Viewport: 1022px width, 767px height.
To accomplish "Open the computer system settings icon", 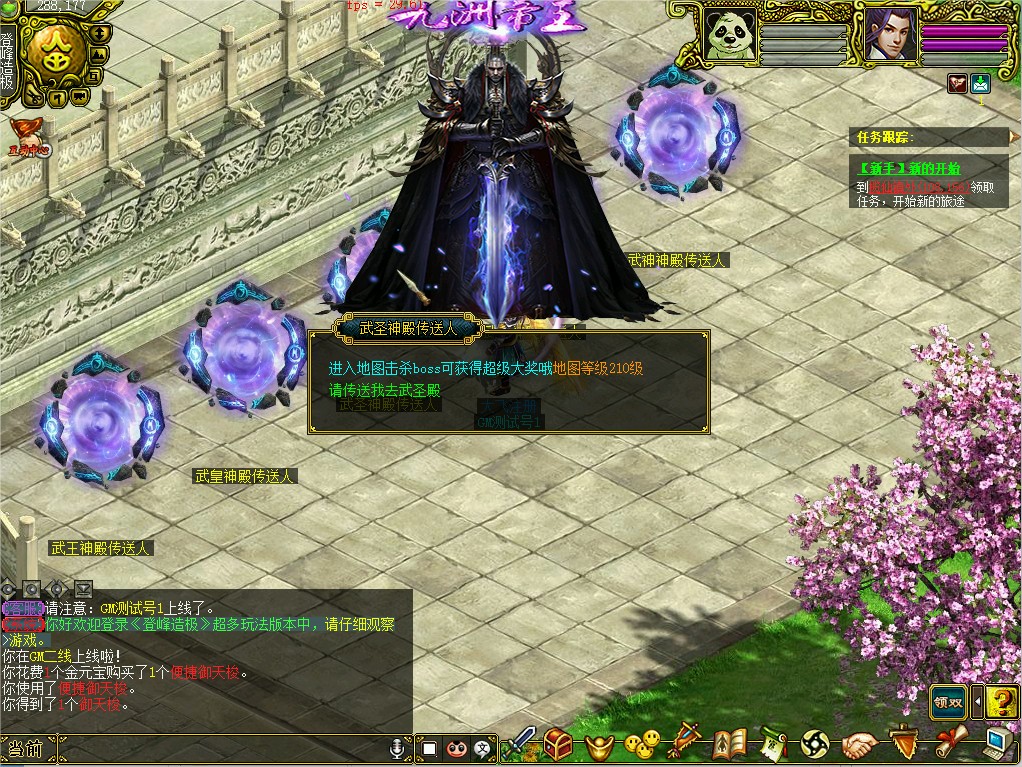I will 997,743.
